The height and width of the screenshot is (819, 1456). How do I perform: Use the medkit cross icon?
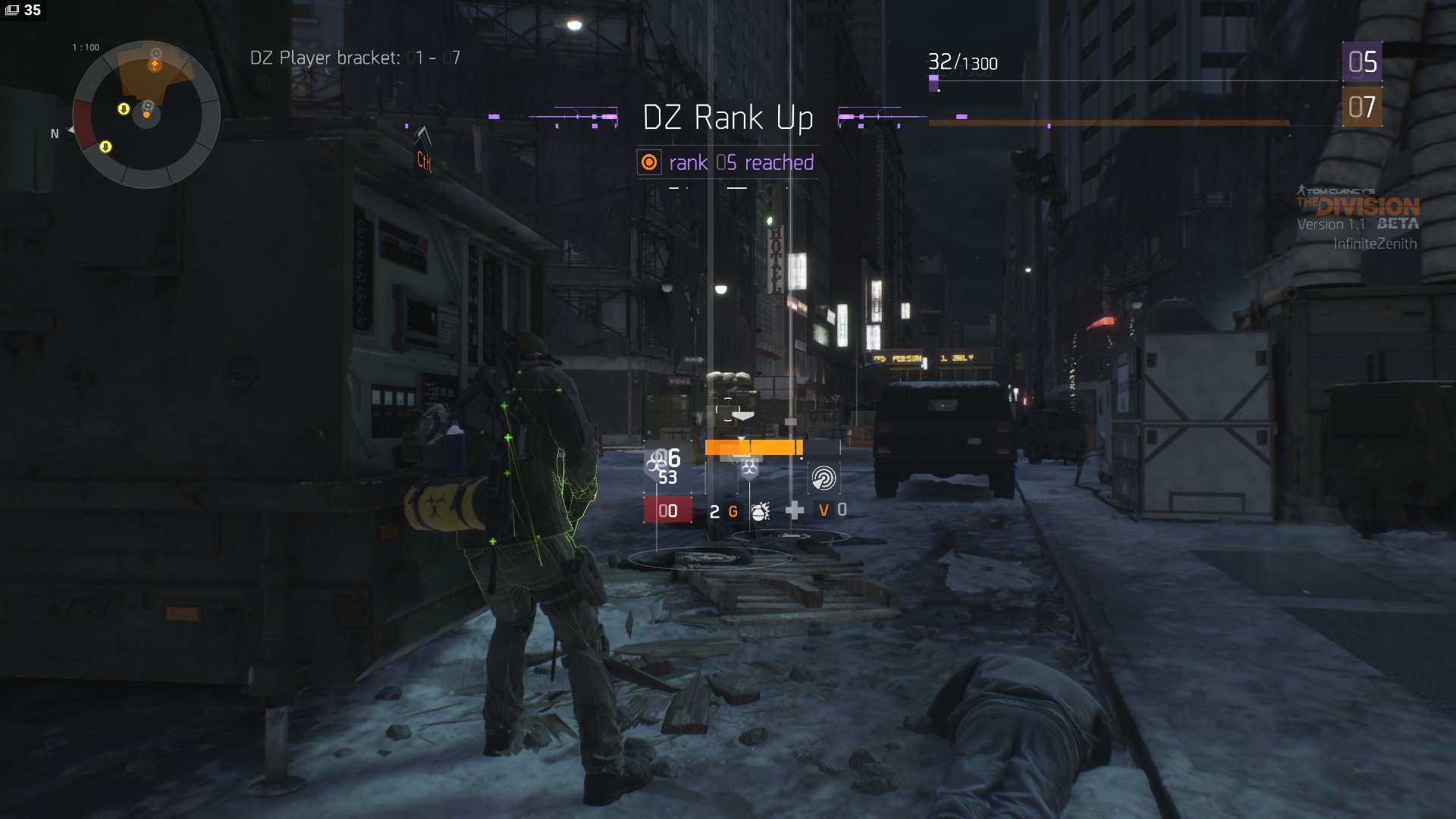click(x=794, y=510)
